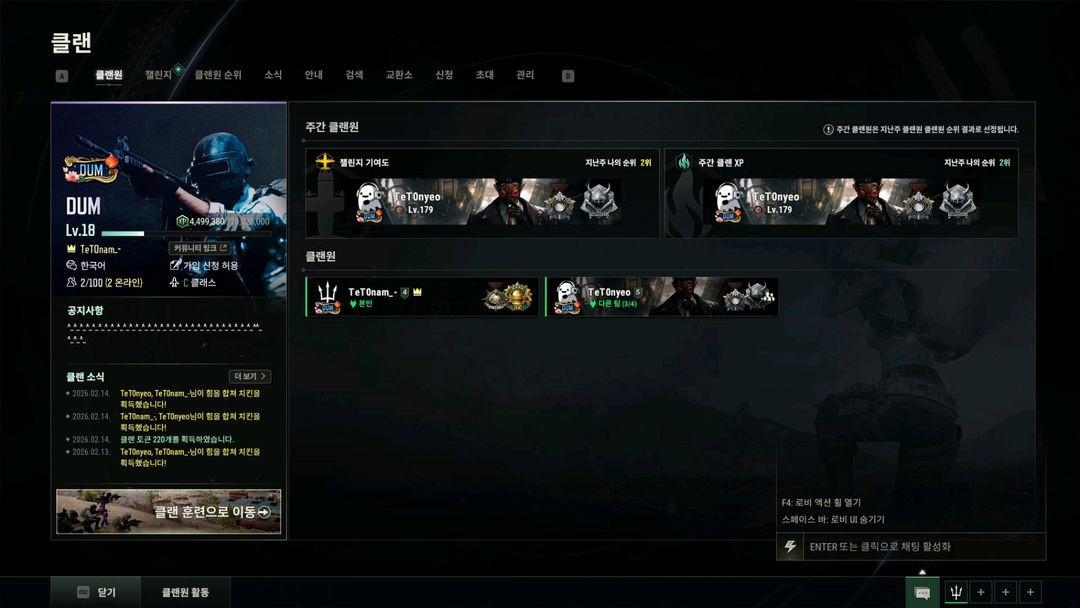Select TeT0nyeo in the clan member list
Screen dimensions: 1080x608
tap(661, 297)
